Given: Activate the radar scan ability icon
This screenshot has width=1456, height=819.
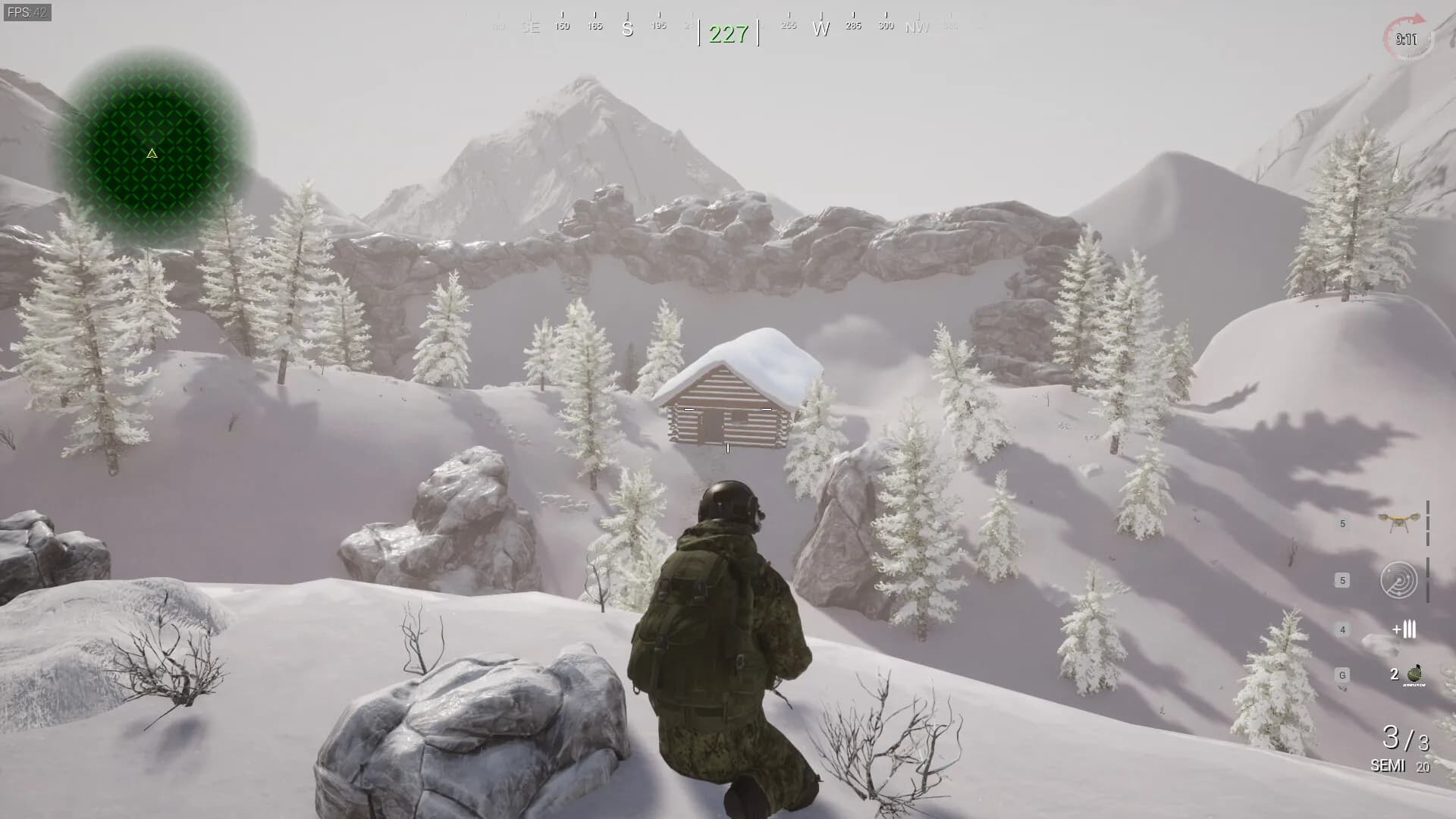Looking at the screenshot, I should point(1398,581).
